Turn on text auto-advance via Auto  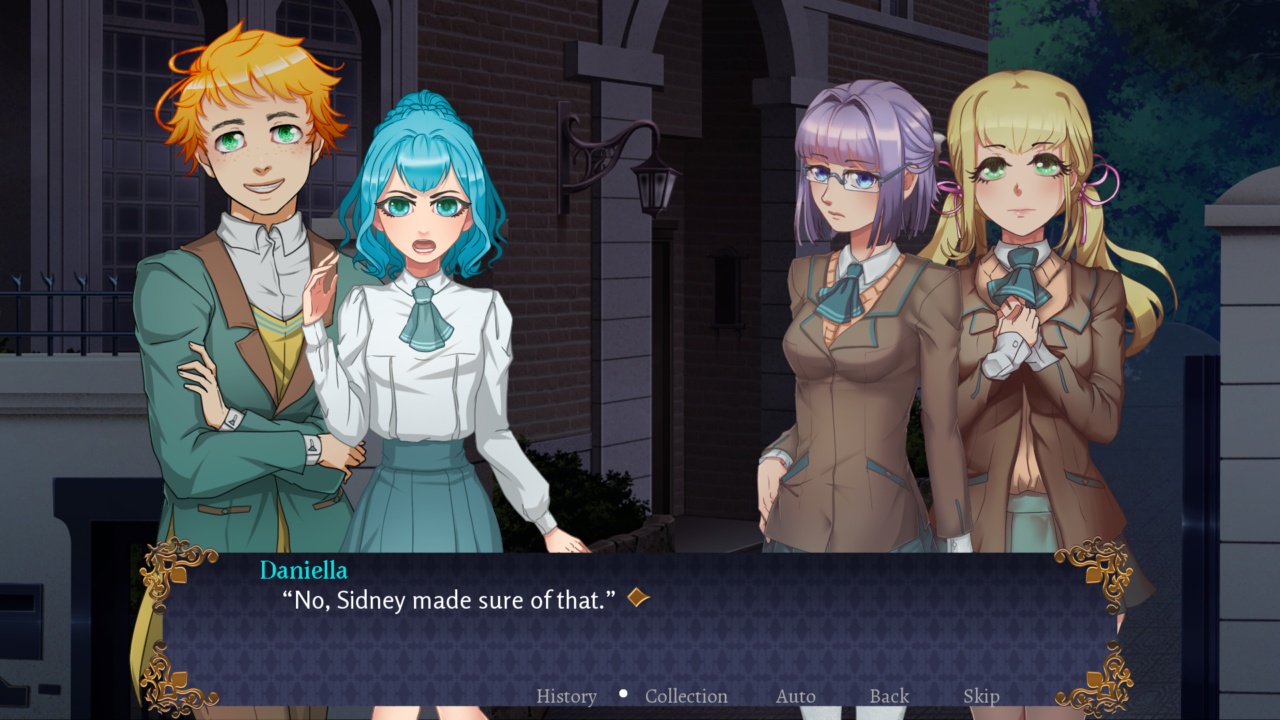coord(795,695)
